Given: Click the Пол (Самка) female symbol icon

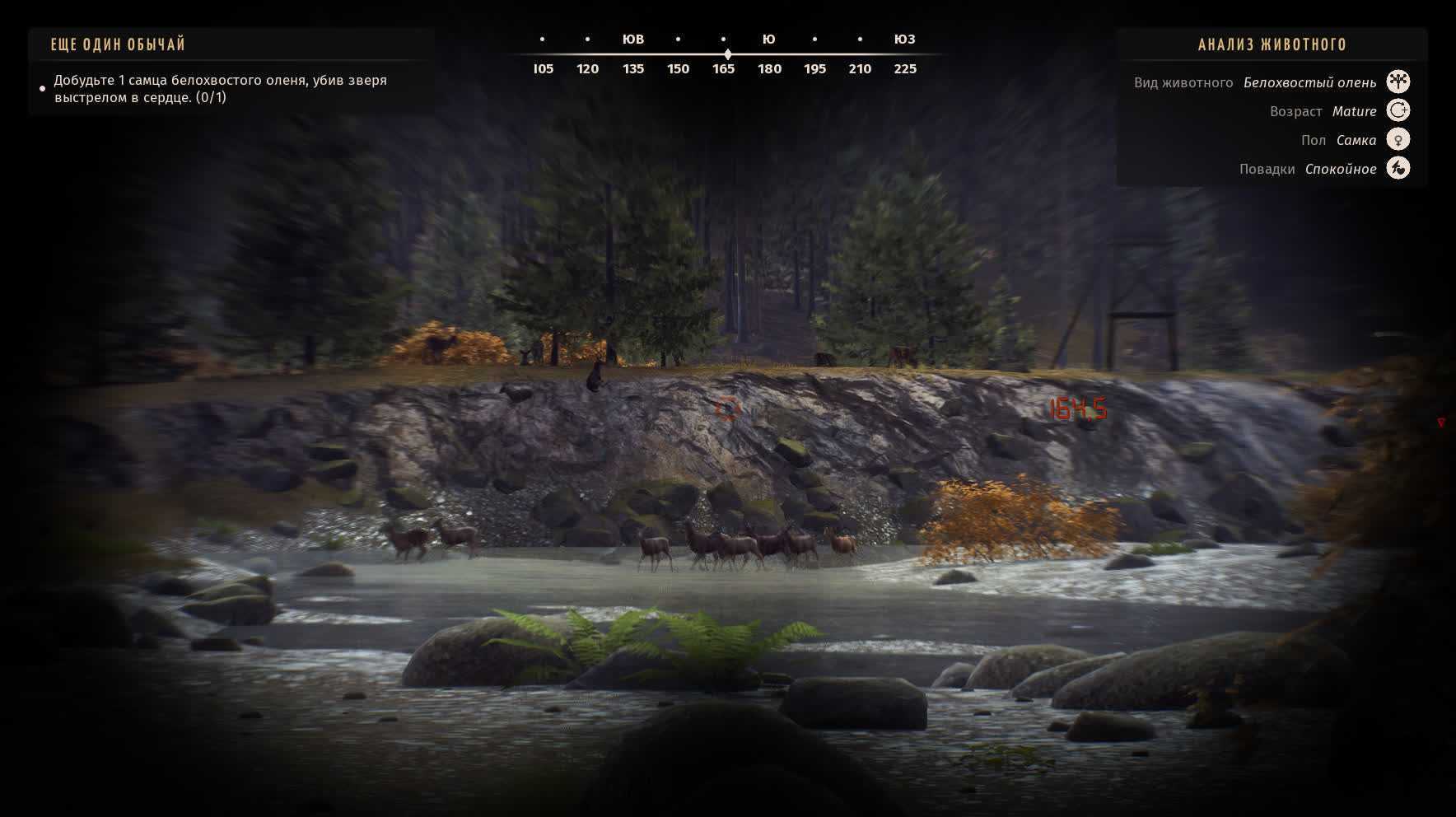Looking at the screenshot, I should (1398, 139).
